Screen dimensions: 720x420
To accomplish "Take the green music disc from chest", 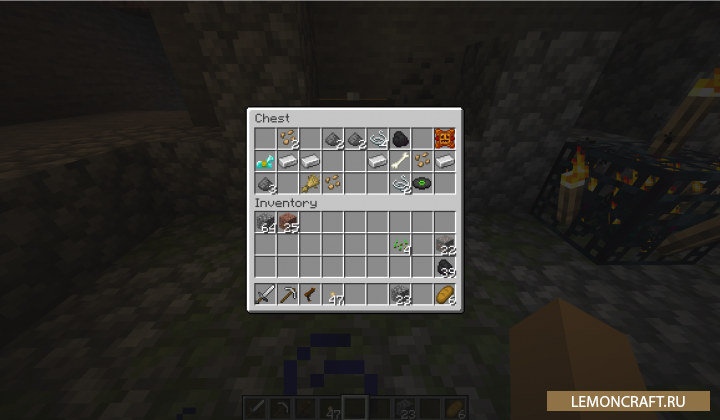I will point(422,183).
